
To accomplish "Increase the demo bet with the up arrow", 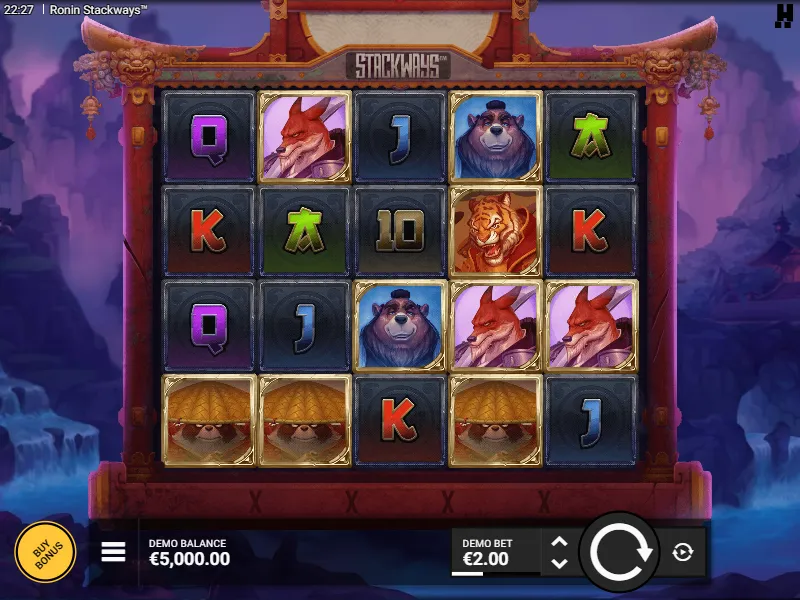I will tap(559, 542).
